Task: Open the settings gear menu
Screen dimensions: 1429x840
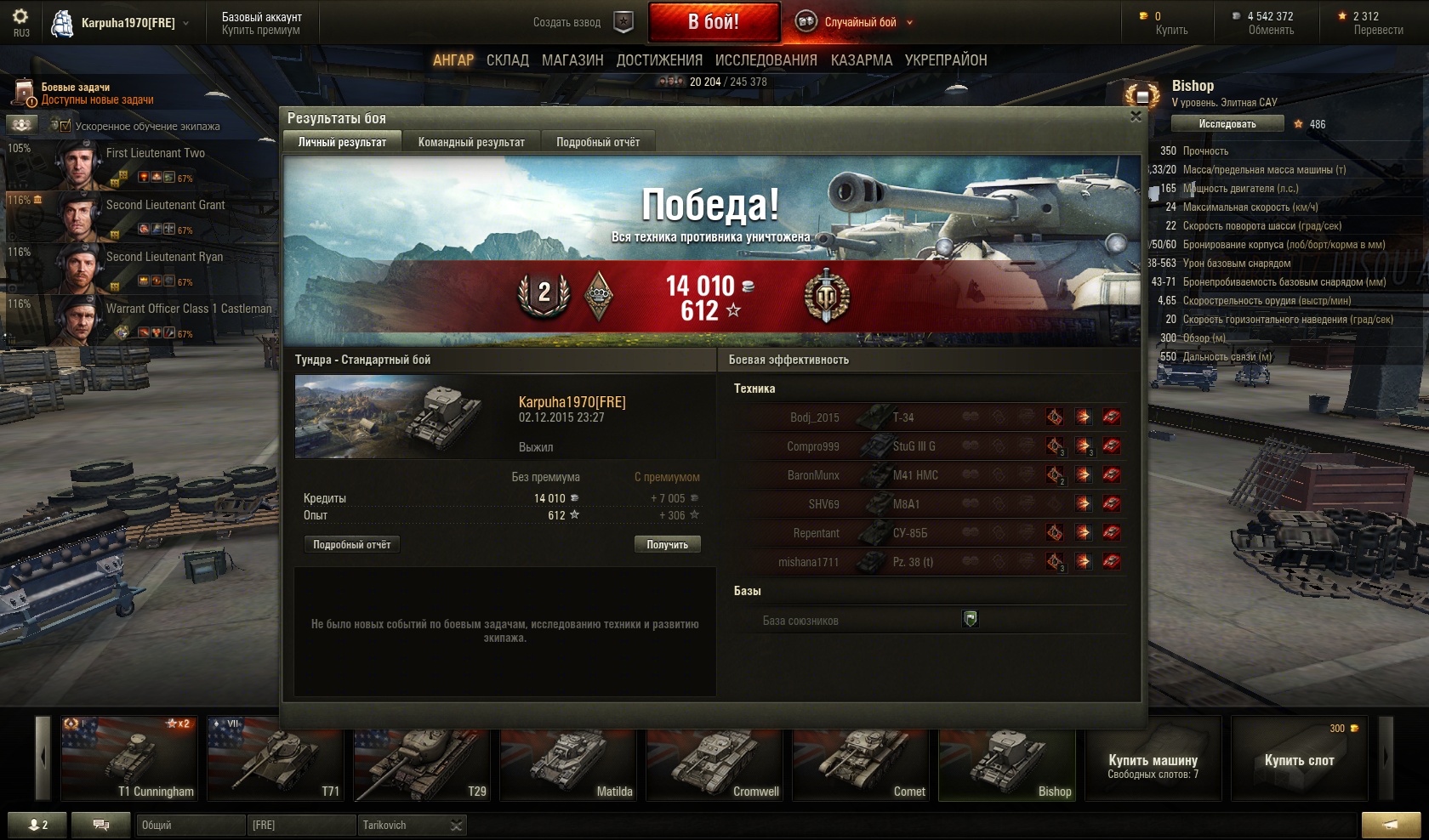Action: pyautogui.click(x=20, y=17)
